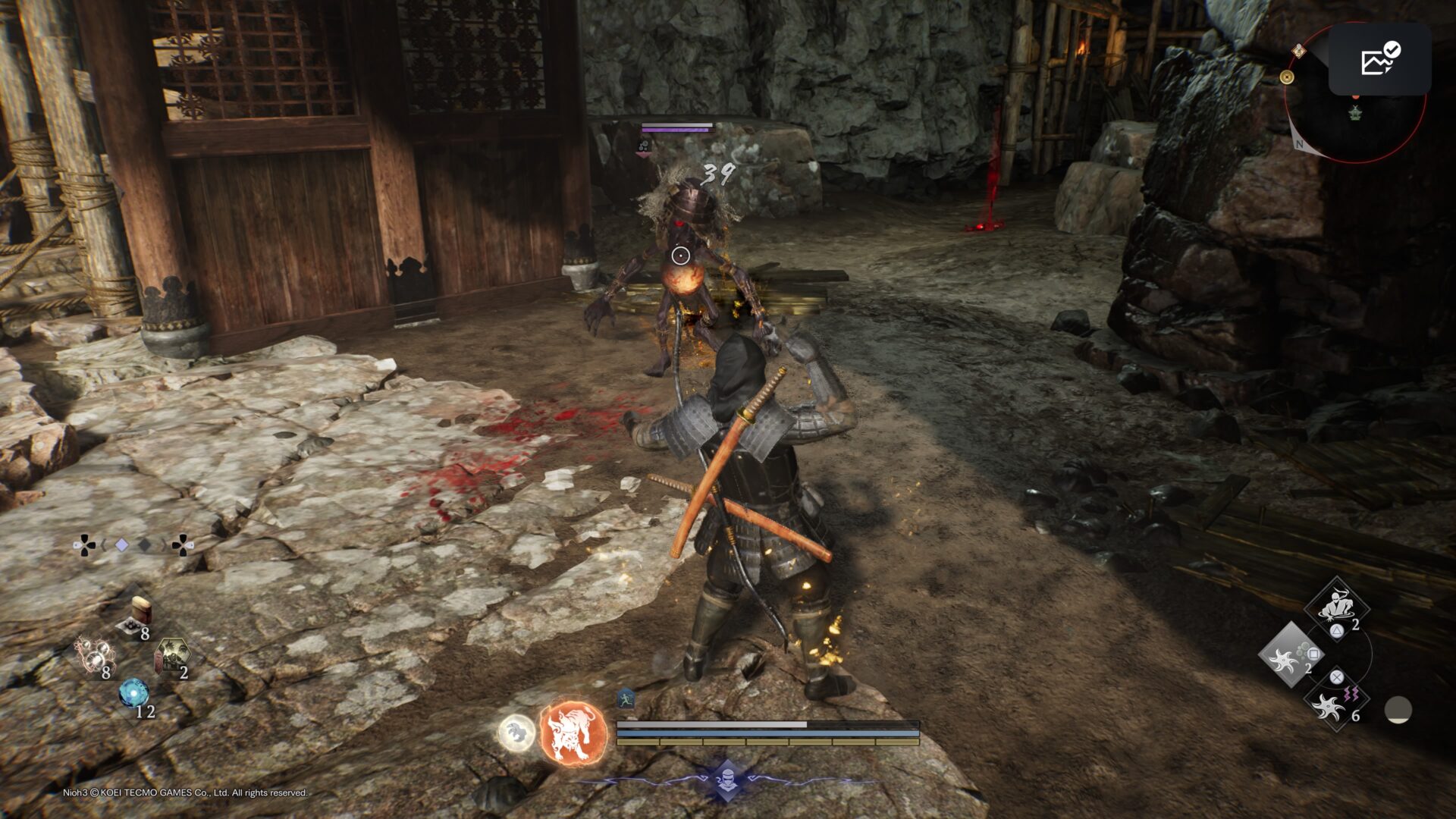Click the grey circular gauge icon
1456x819 pixels.
point(1398,711)
